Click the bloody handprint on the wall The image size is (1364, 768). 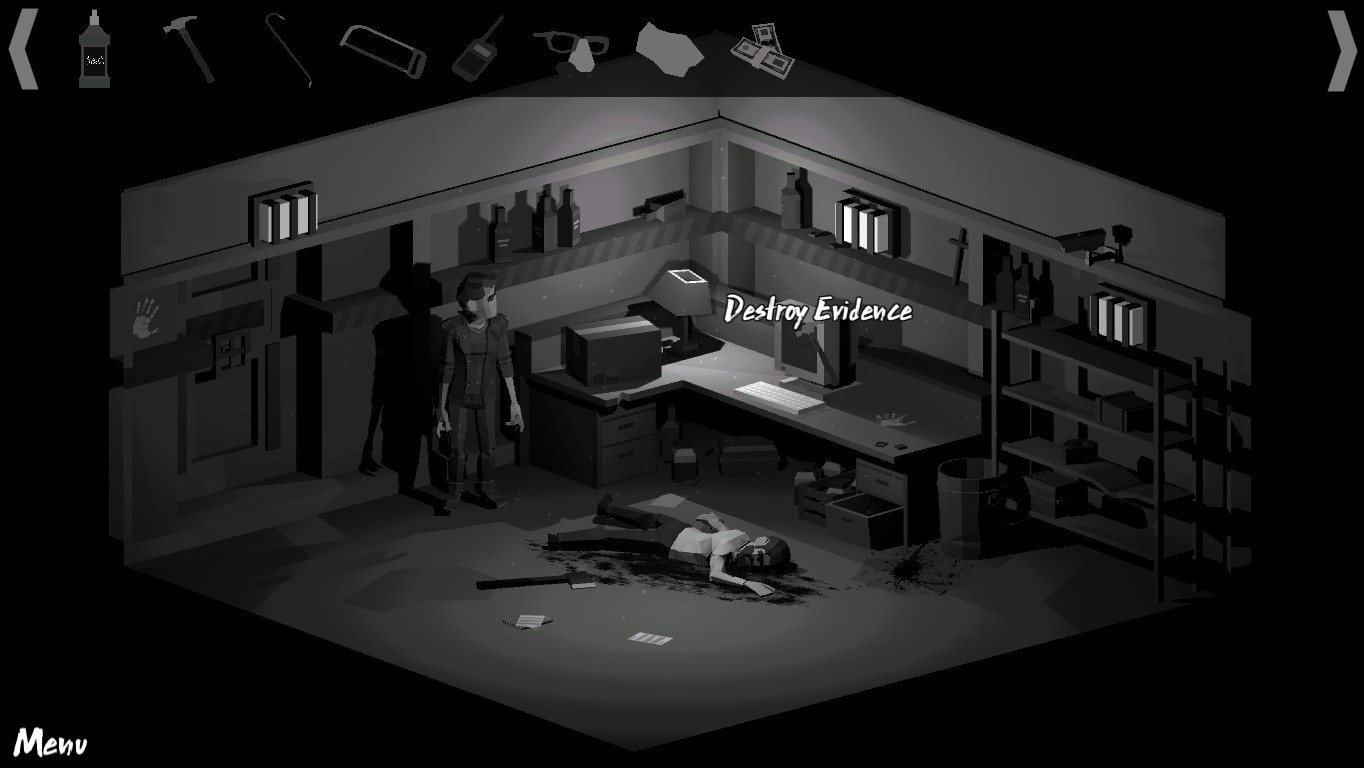click(144, 317)
